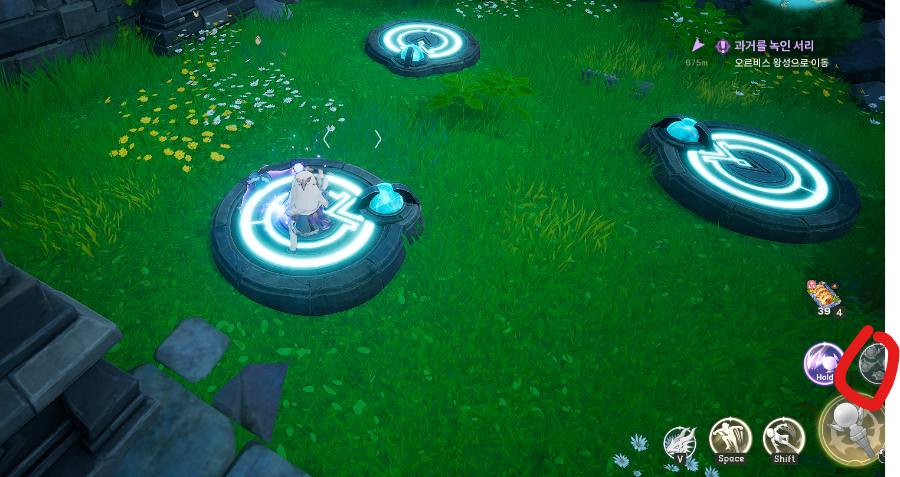Trigger the Shift dash ability
The width and height of the screenshot is (900, 477).
tap(783, 438)
